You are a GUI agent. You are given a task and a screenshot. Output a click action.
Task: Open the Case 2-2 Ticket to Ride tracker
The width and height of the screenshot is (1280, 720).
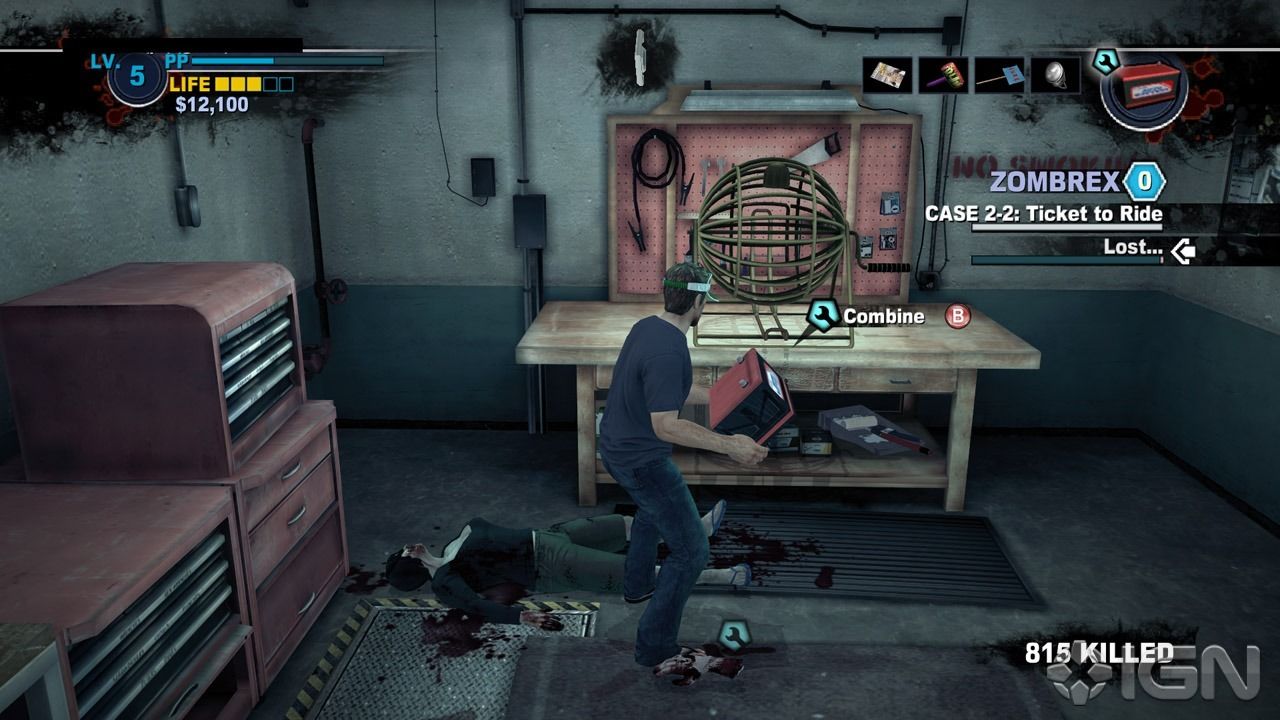[1043, 214]
